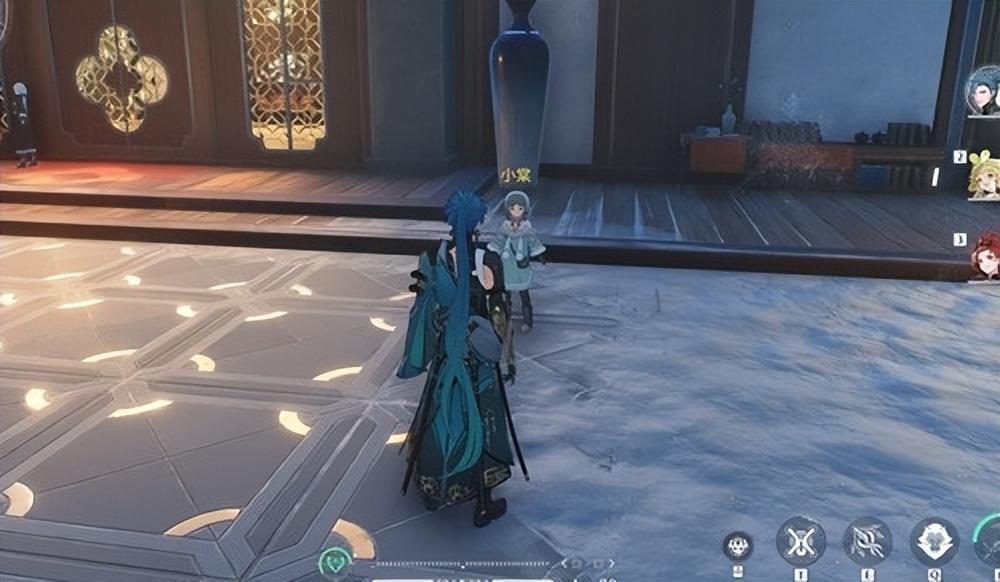
Task: Trigger the white beast-head echo skill
Action: pyautogui.click(x=934, y=541)
